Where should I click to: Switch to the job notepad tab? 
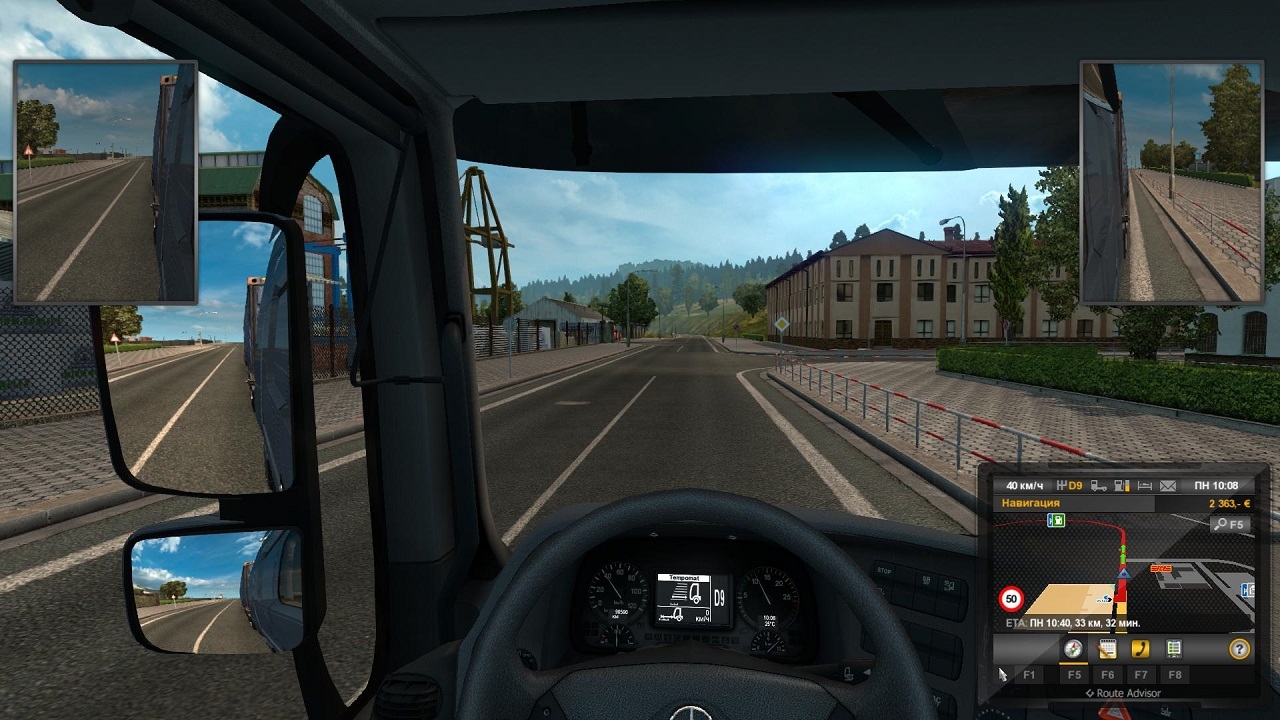coord(1107,649)
